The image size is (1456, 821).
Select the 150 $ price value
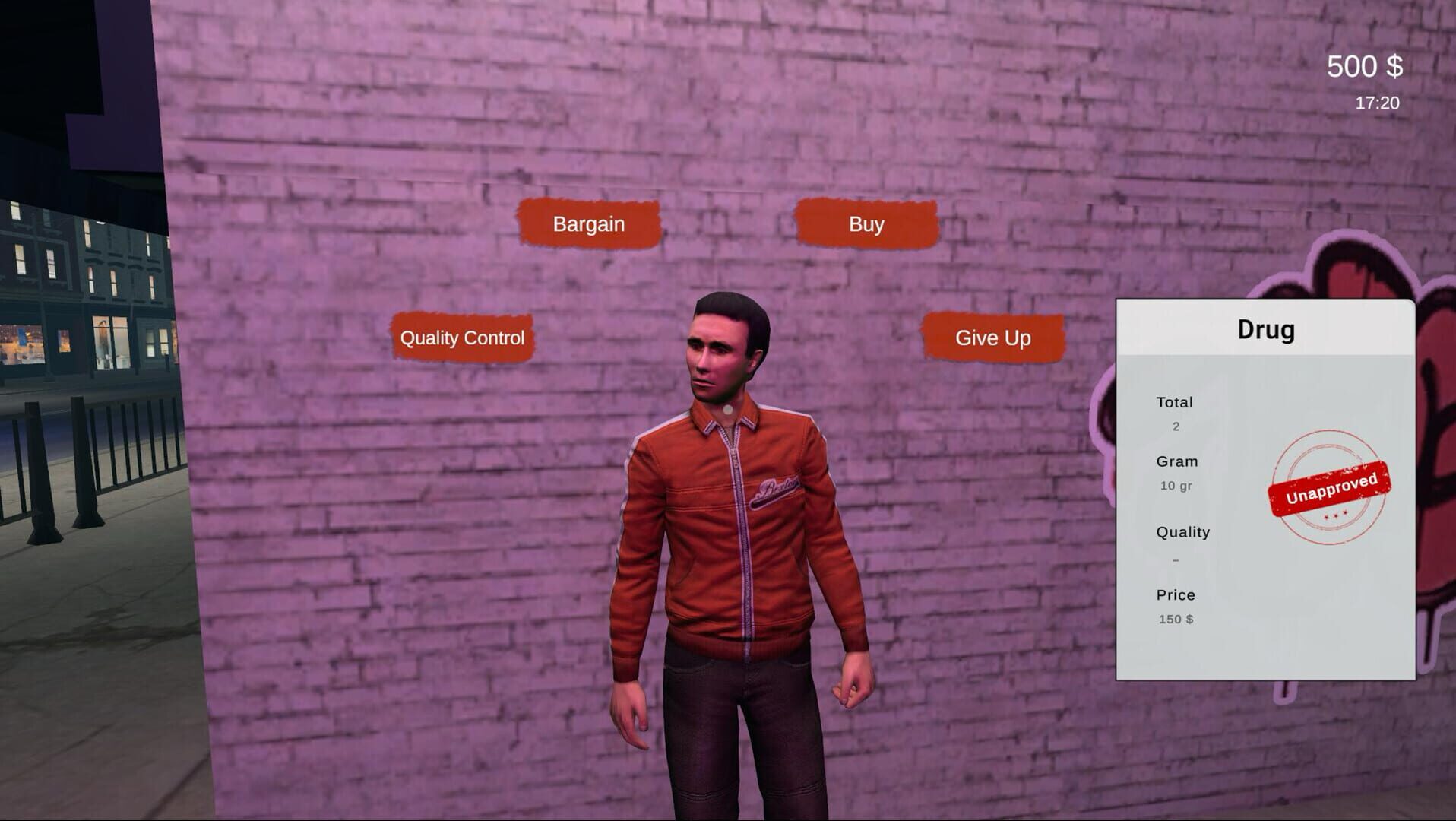point(1176,620)
